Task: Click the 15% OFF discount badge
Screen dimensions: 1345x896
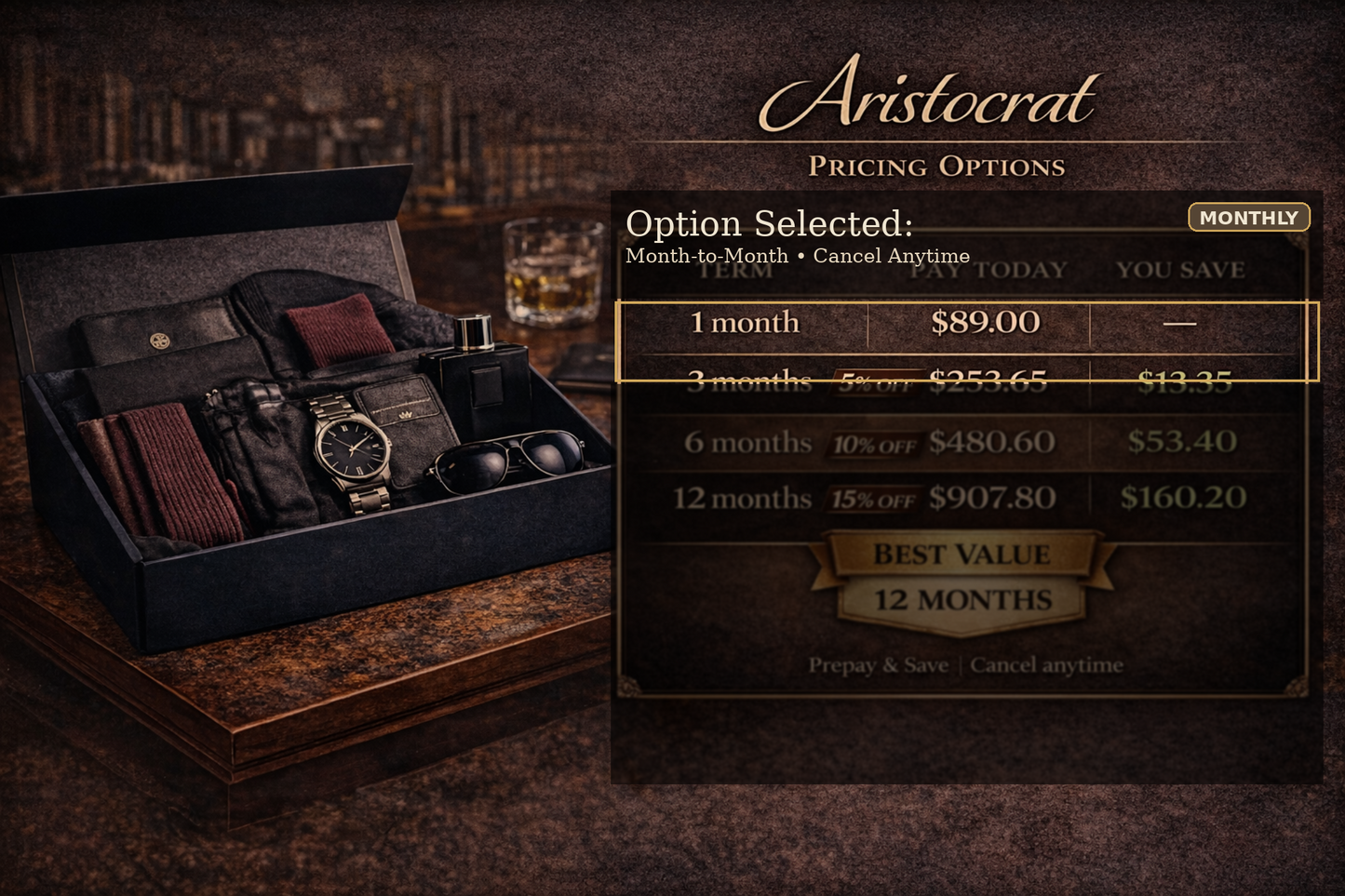Action: (871, 500)
